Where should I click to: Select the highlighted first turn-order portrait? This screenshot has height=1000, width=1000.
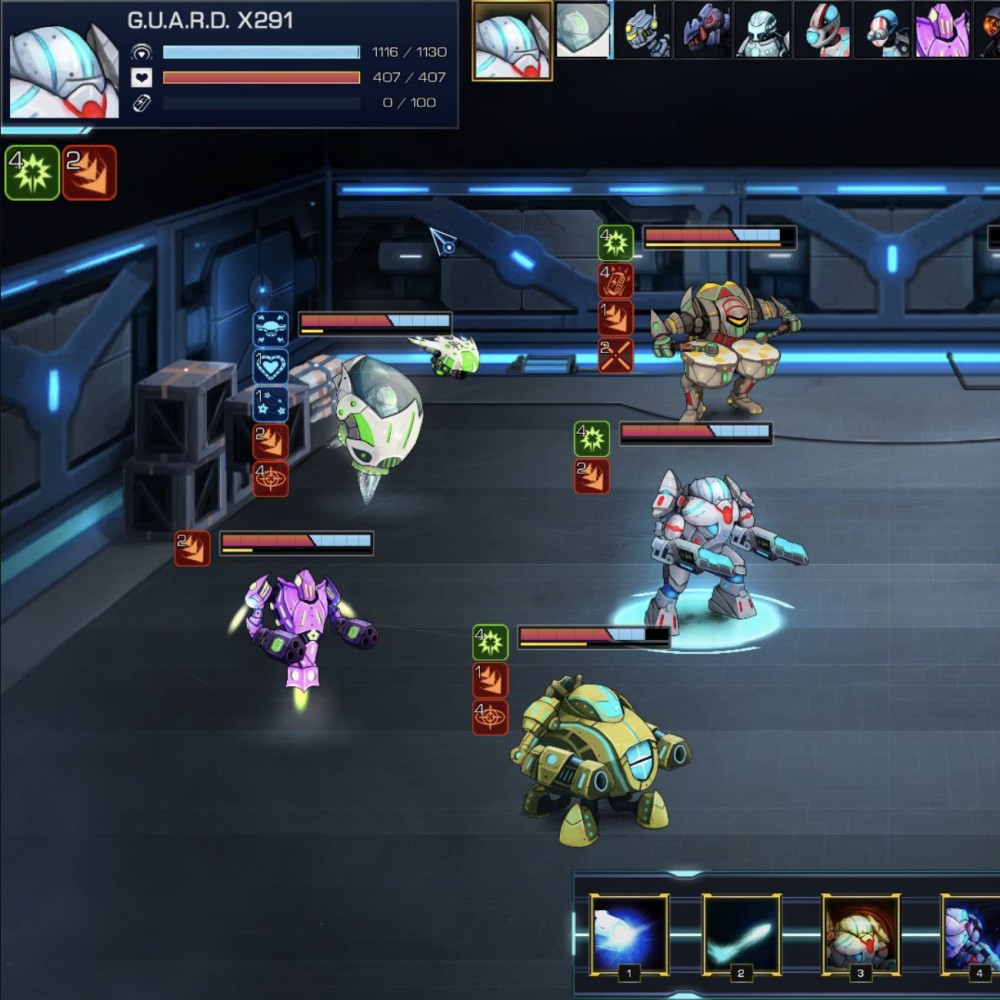click(512, 40)
